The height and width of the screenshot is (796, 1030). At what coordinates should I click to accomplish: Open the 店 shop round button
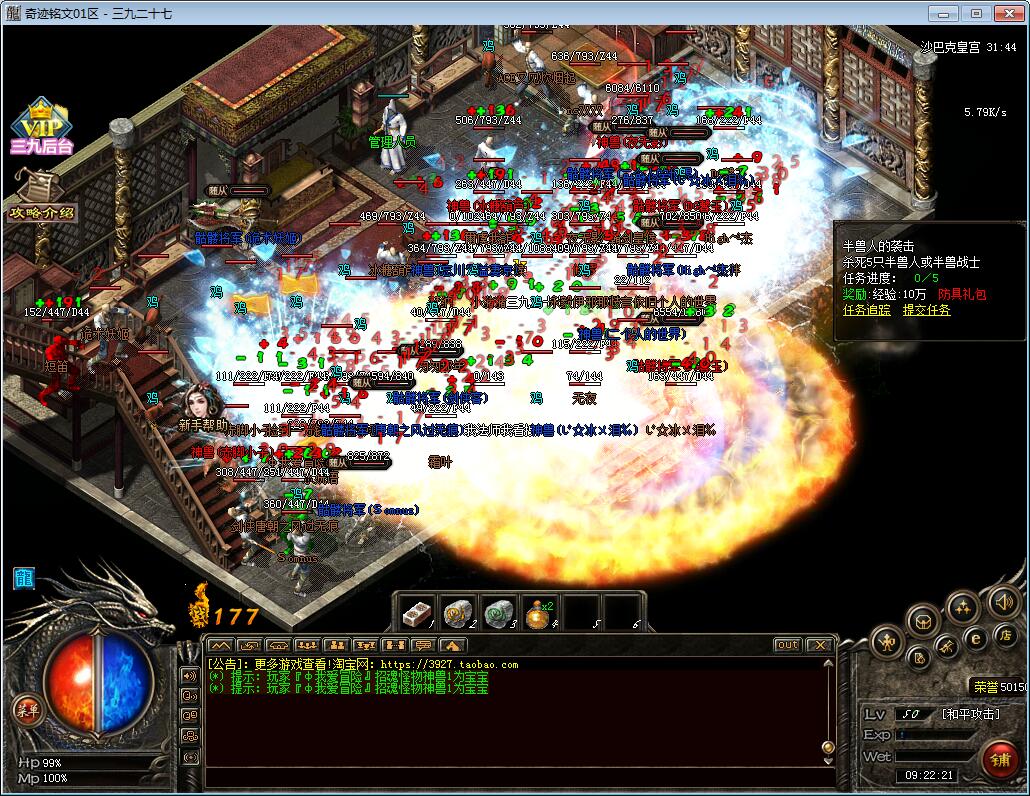point(1005,635)
